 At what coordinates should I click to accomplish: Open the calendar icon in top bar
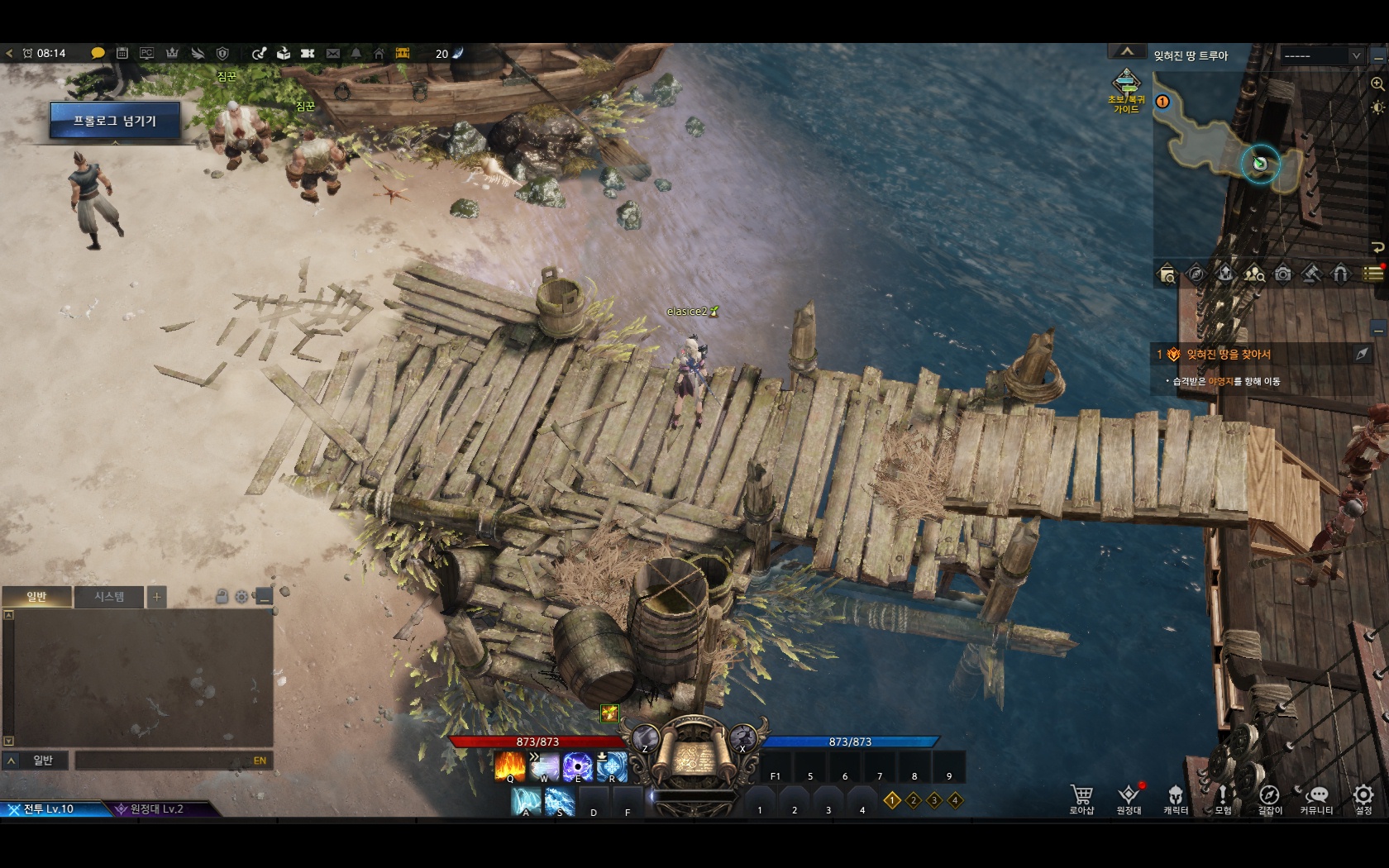[122, 54]
